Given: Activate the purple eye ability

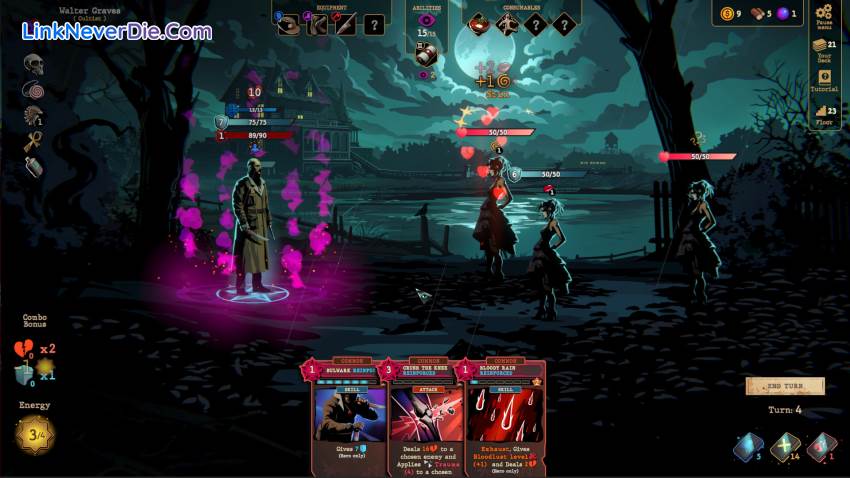Looking at the screenshot, I should 427,21.
